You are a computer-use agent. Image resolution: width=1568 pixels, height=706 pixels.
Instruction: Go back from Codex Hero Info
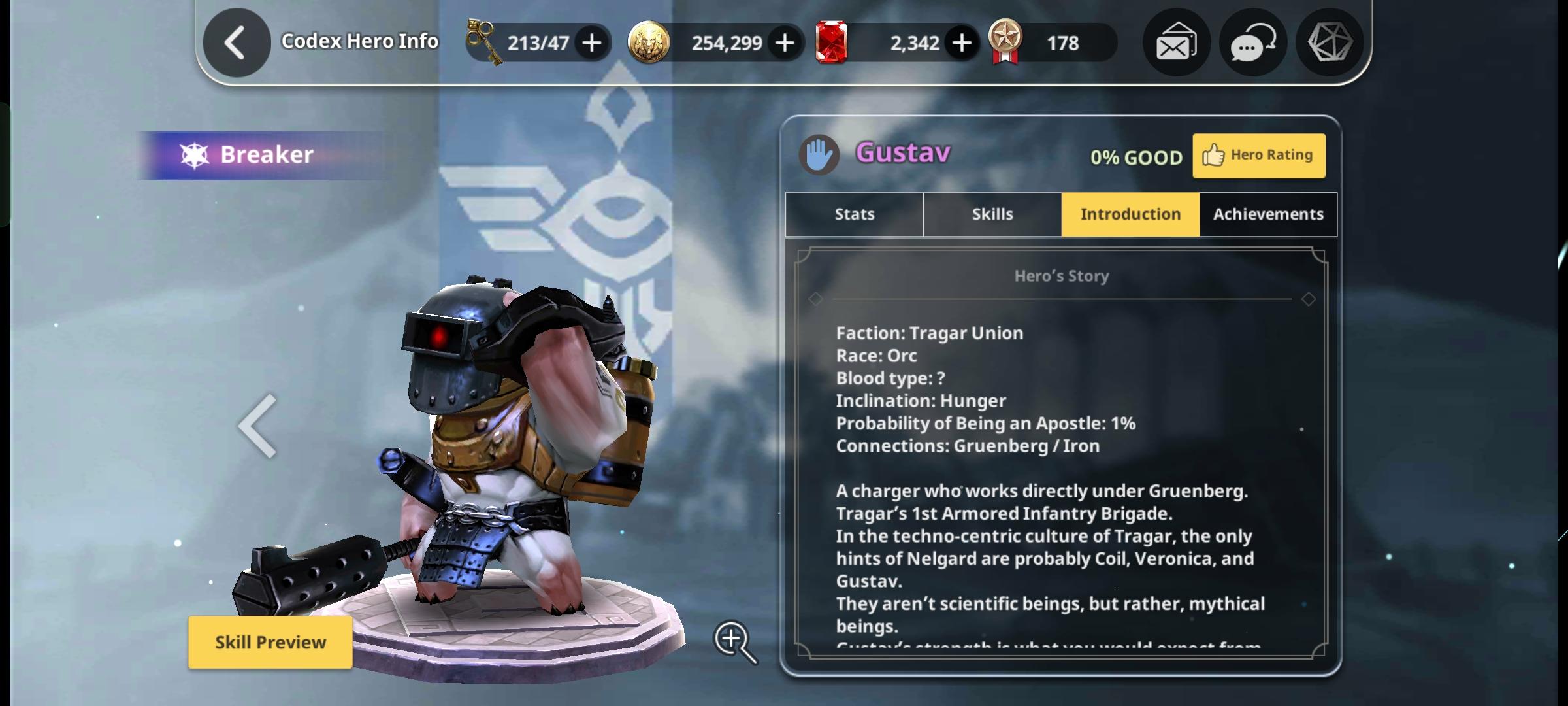(236, 43)
